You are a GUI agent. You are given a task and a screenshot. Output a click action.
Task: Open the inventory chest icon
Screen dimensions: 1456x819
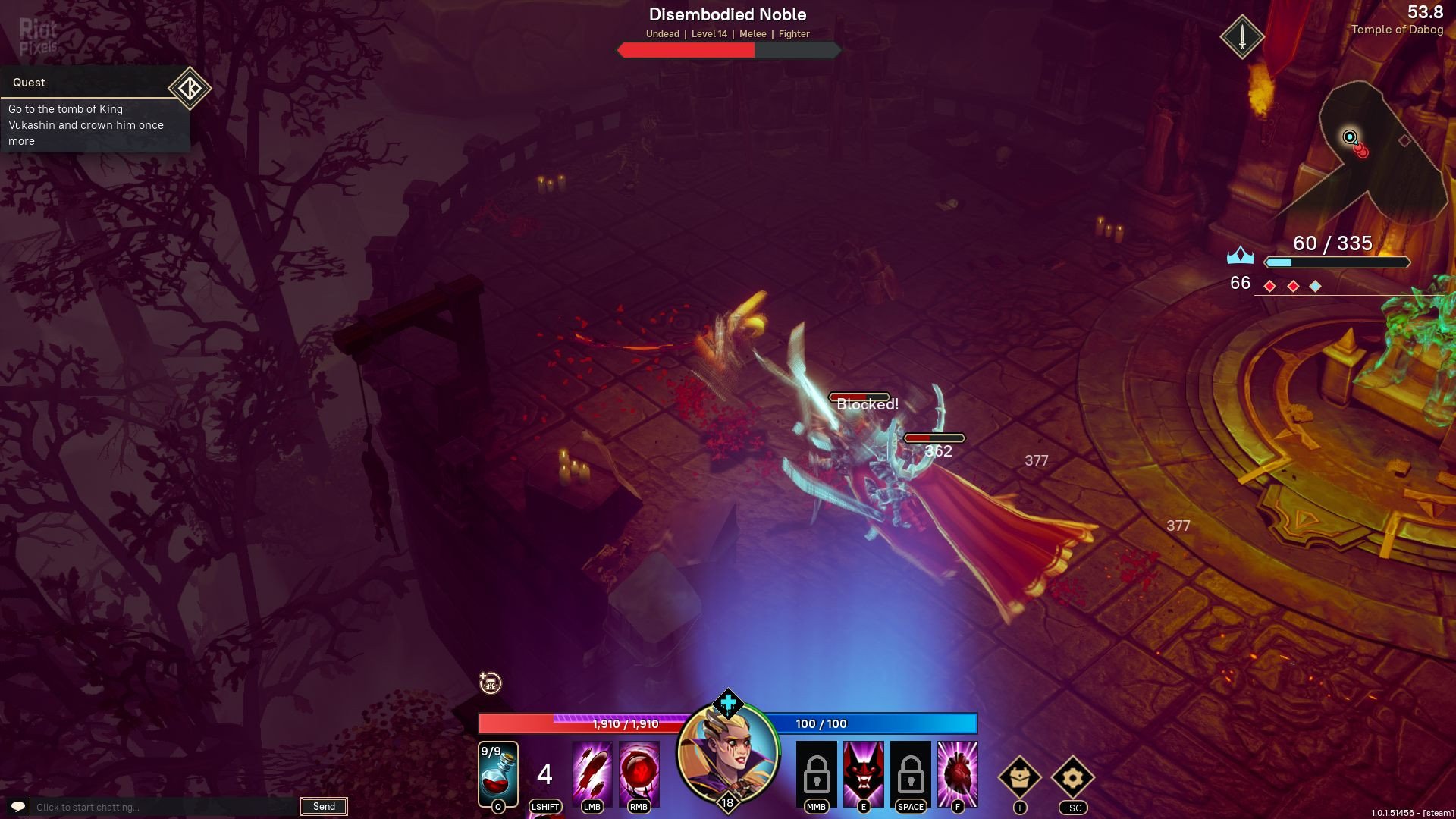pos(1019,777)
